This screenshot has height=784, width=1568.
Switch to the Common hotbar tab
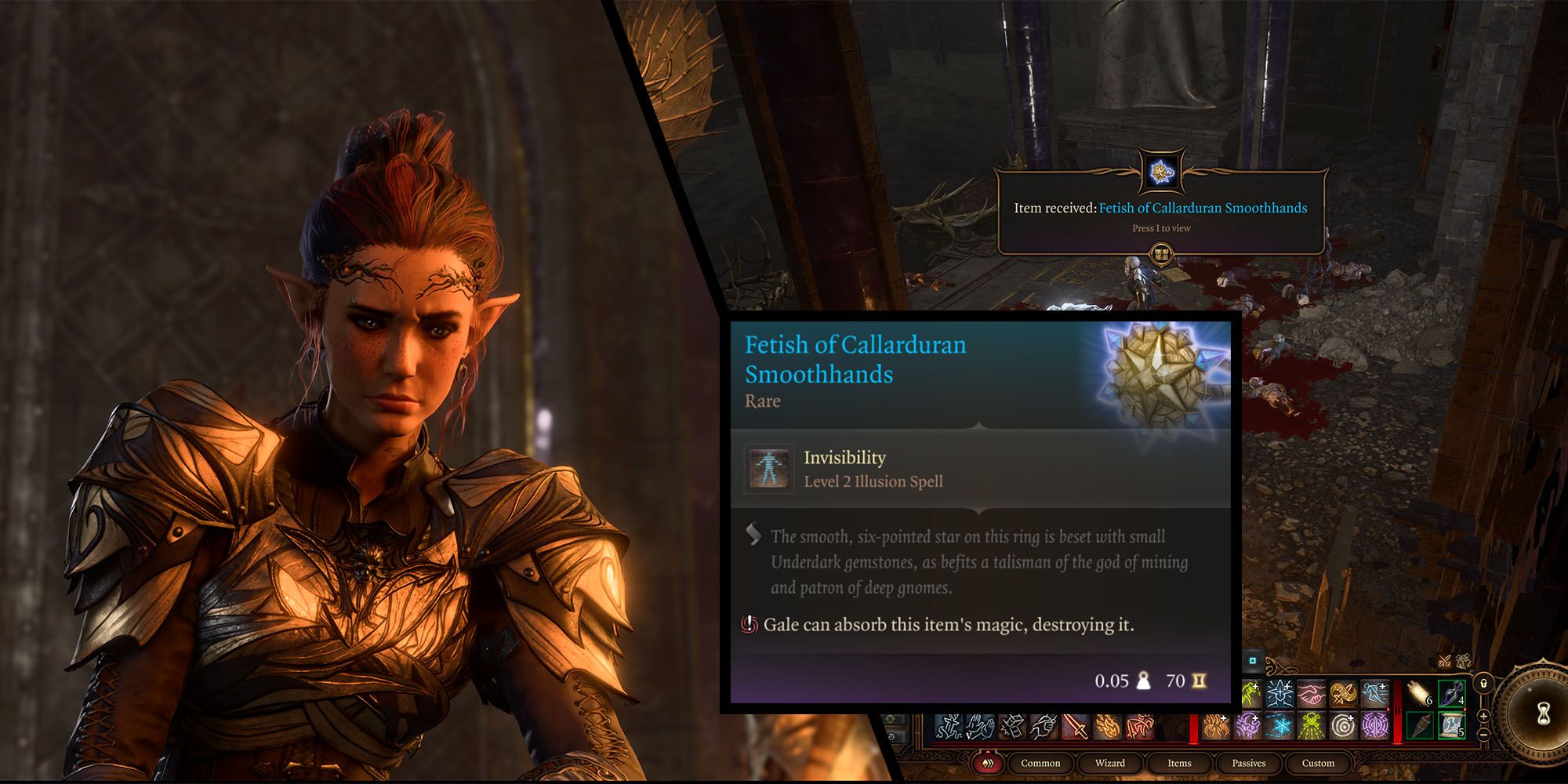(x=1040, y=763)
